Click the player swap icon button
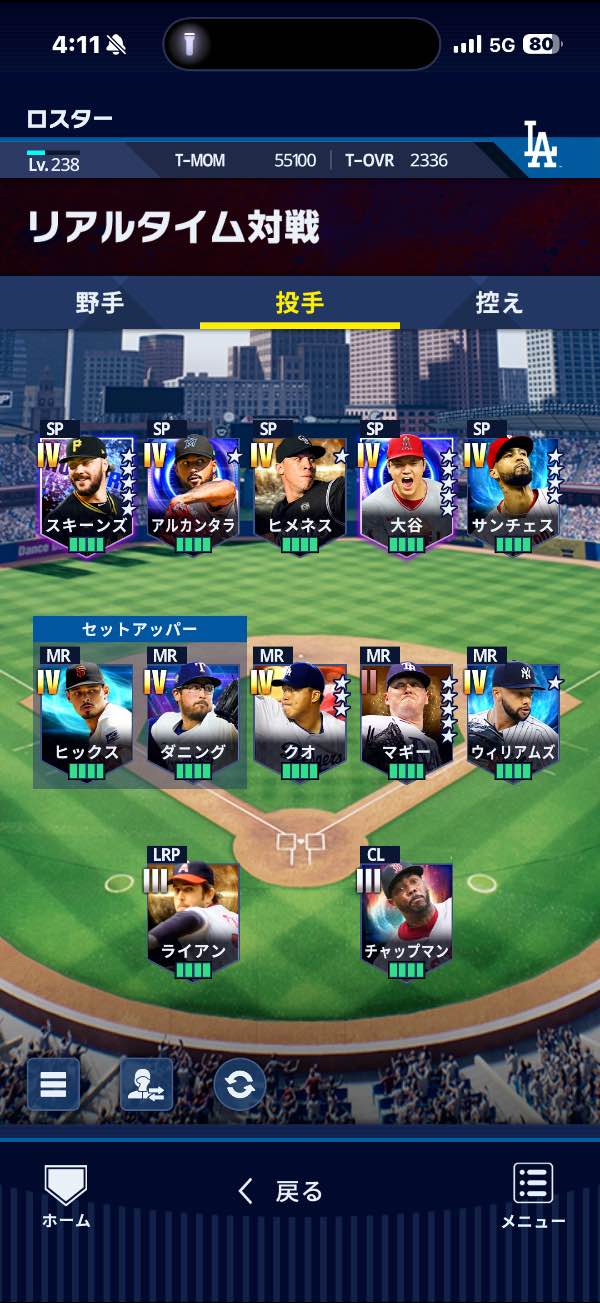Viewport: 600px width, 1303px height. (x=146, y=1084)
